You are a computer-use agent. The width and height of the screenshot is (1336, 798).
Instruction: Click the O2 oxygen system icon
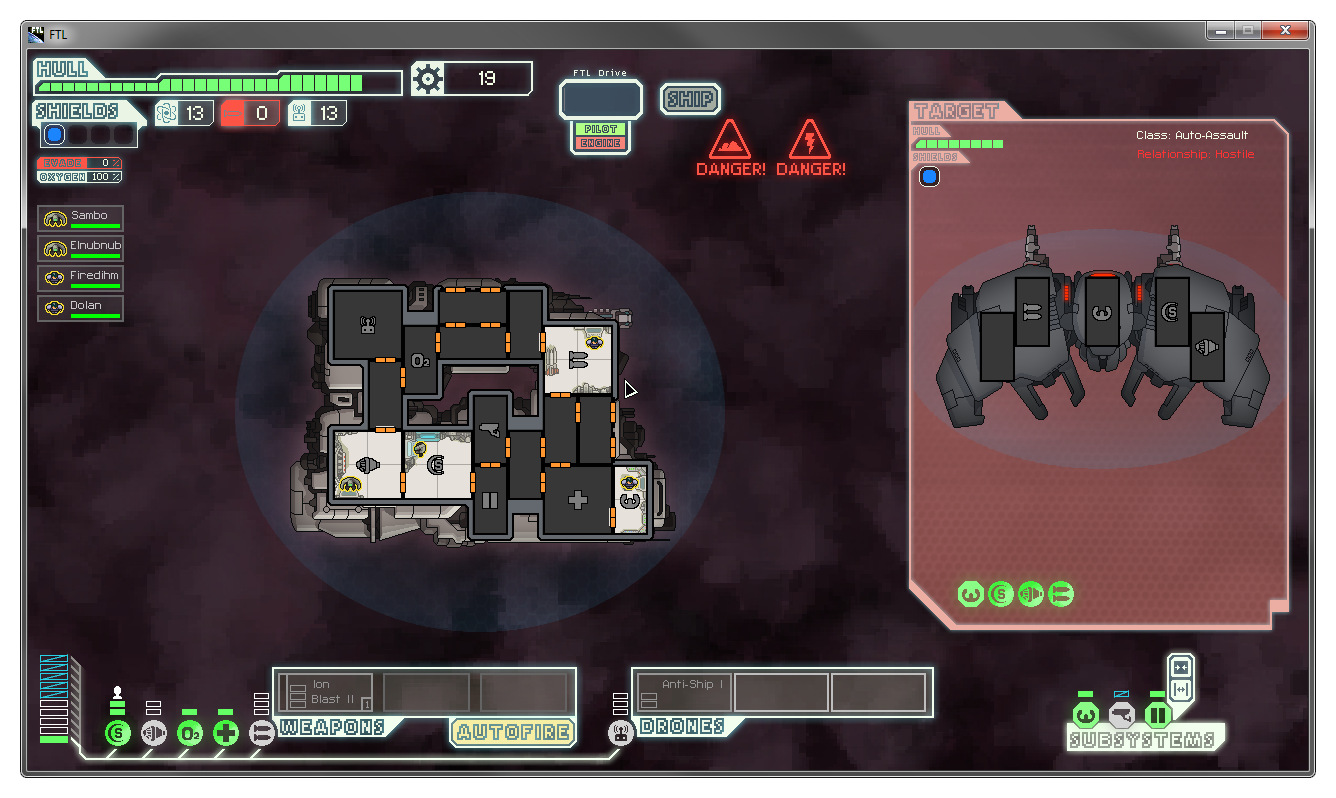pos(190,733)
